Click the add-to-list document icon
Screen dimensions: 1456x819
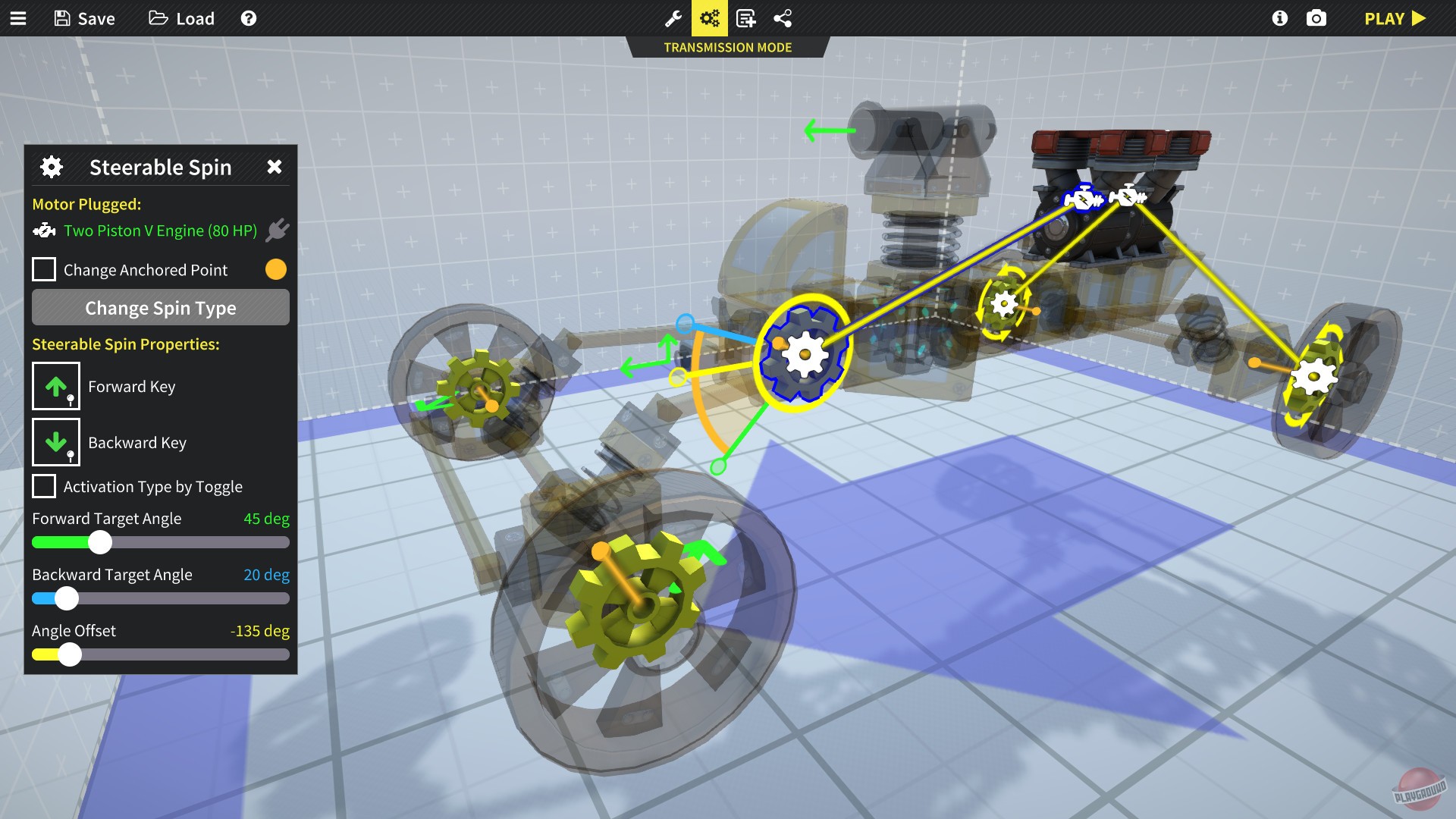tap(746, 18)
